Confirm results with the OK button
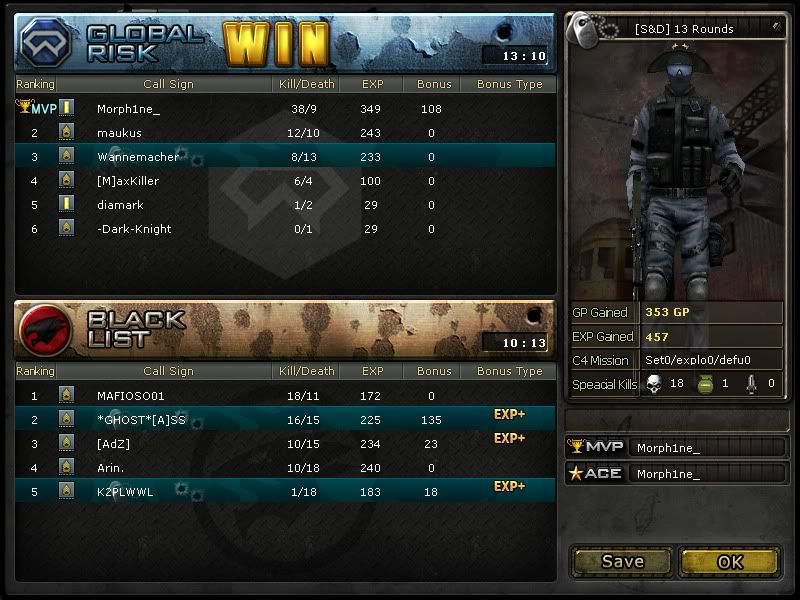 point(730,561)
